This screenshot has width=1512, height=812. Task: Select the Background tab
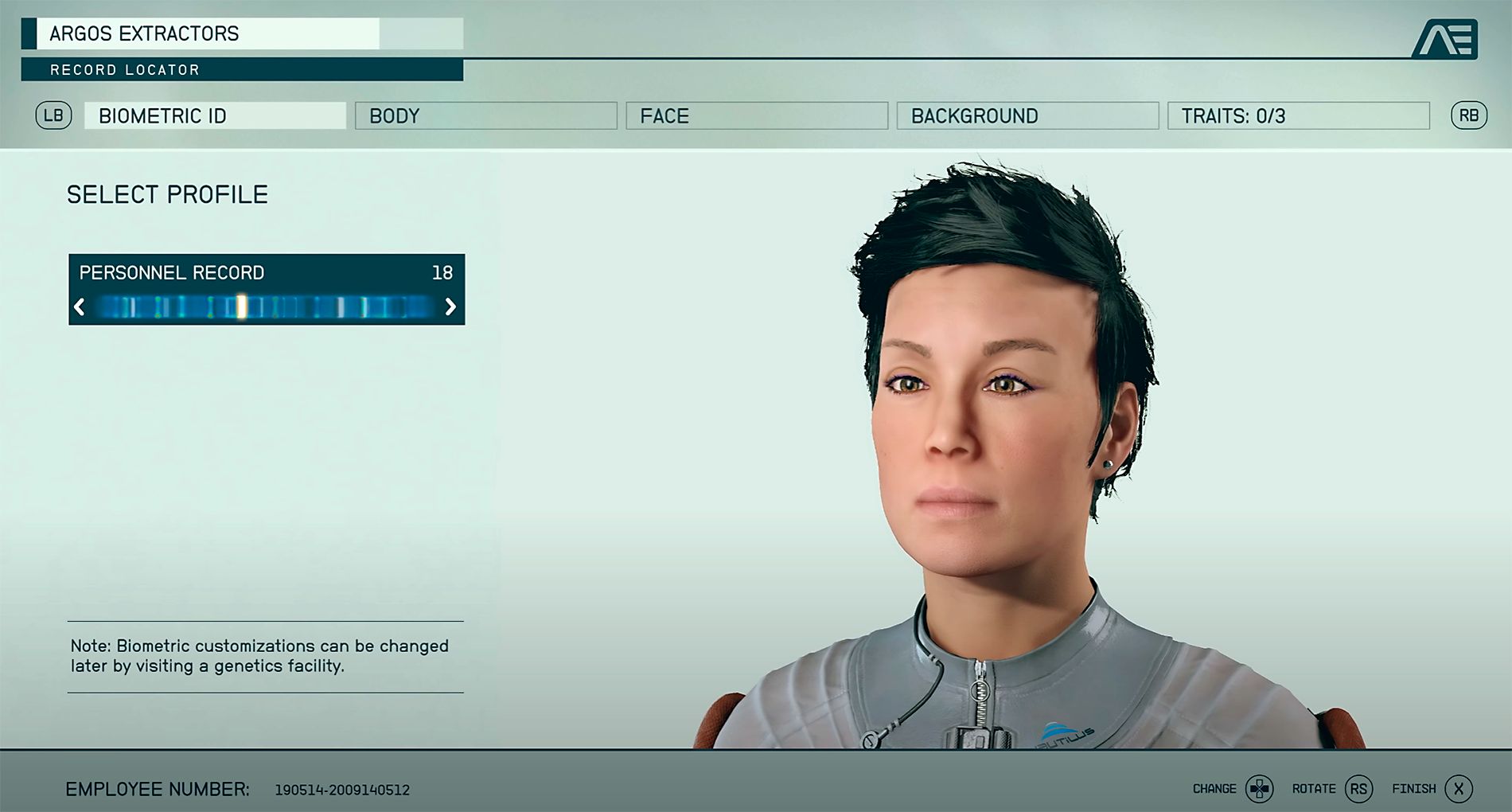(1027, 116)
